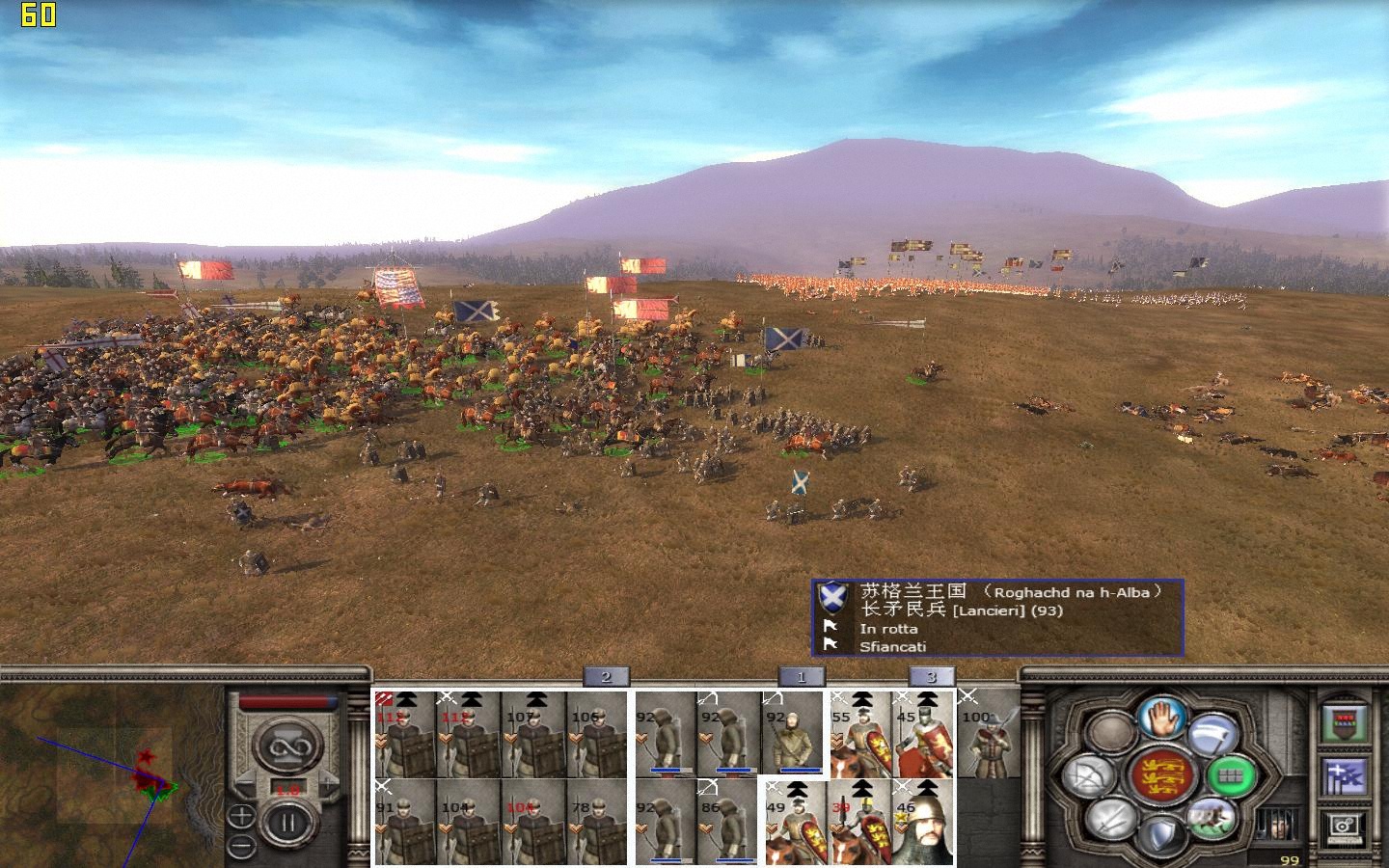Select the 55-man cavalry unit card
Screen dimensions: 1389x868
(x=860, y=734)
